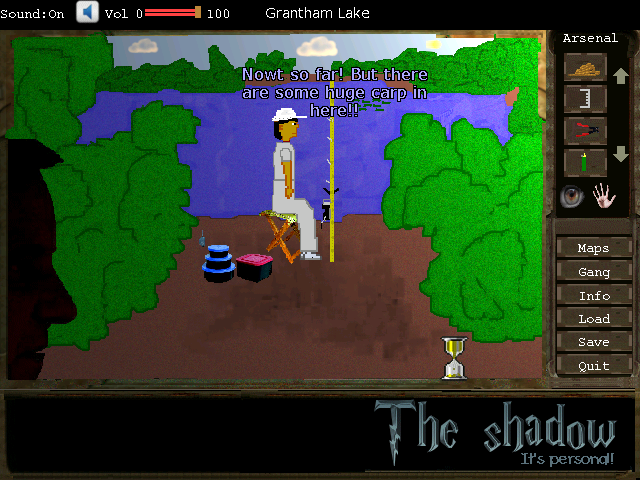Show the Info screen
Screen dimensions: 640x480
coord(593,296)
